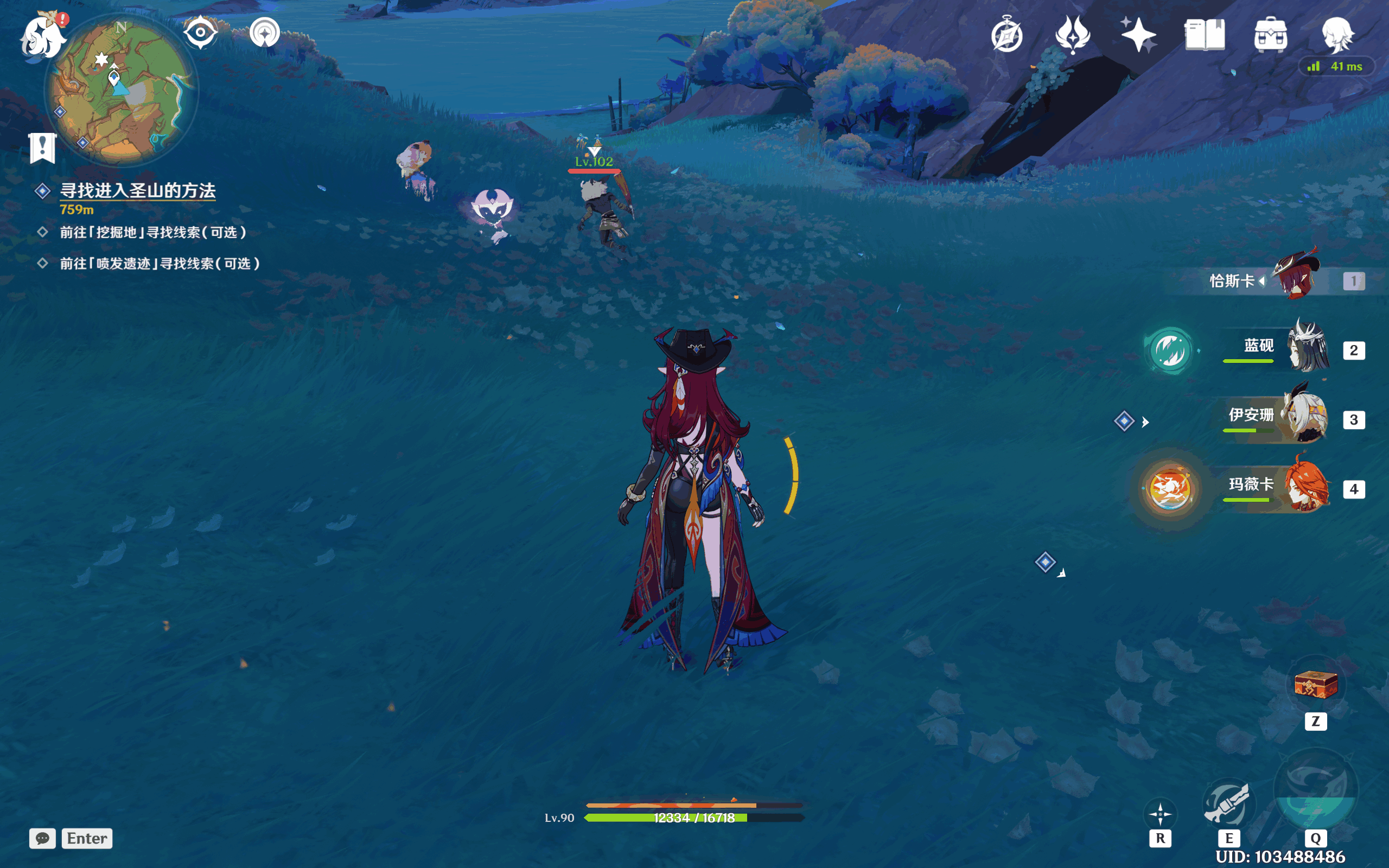Use the treasure chest gadget
The image size is (1389, 868).
1316,685
